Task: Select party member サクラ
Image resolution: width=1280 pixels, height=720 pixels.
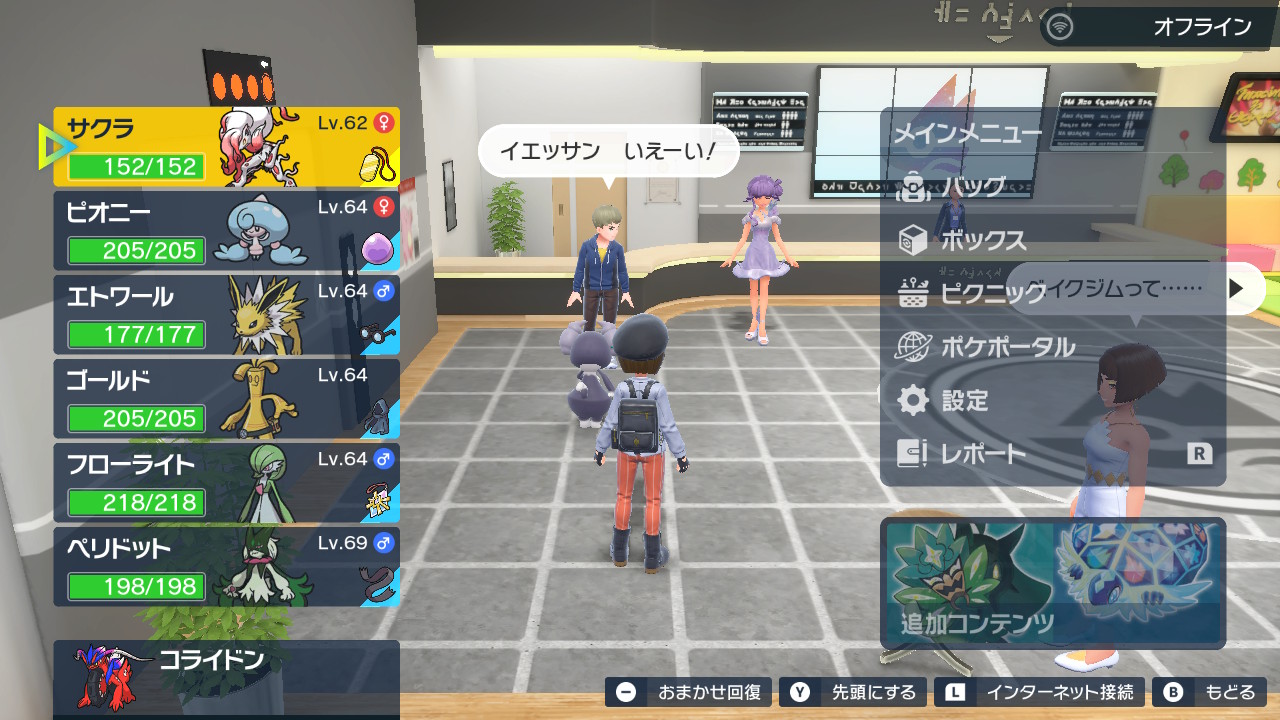Action: (226, 147)
